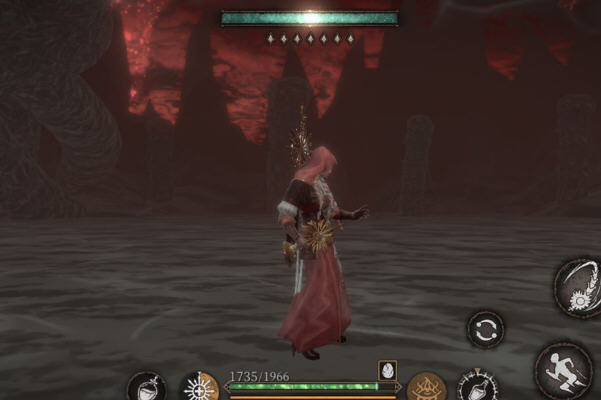The width and height of the screenshot is (601, 400).
Task: Select the small egg item slot
Action: click(x=387, y=370)
